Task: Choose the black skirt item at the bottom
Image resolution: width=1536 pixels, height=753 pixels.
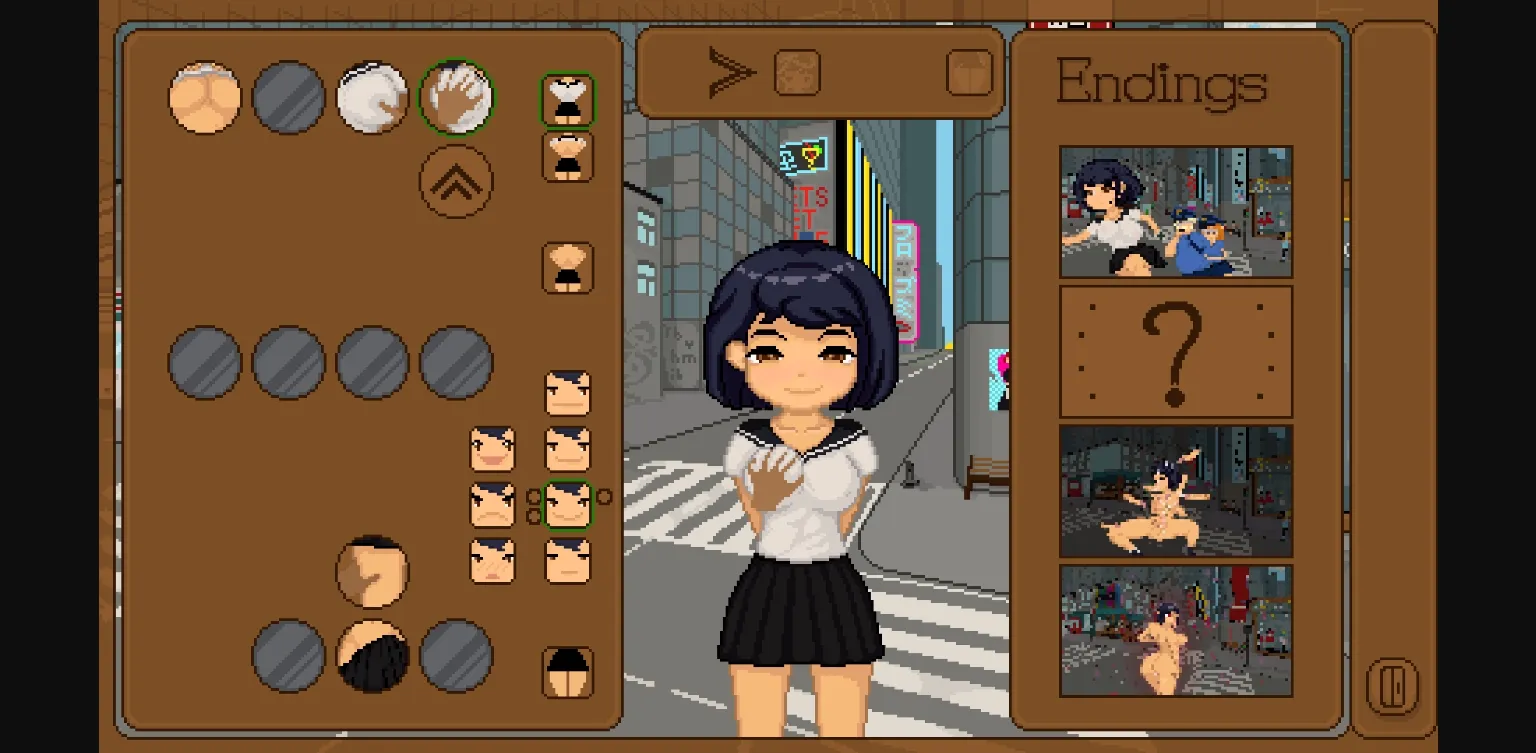Action: (x=372, y=655)
